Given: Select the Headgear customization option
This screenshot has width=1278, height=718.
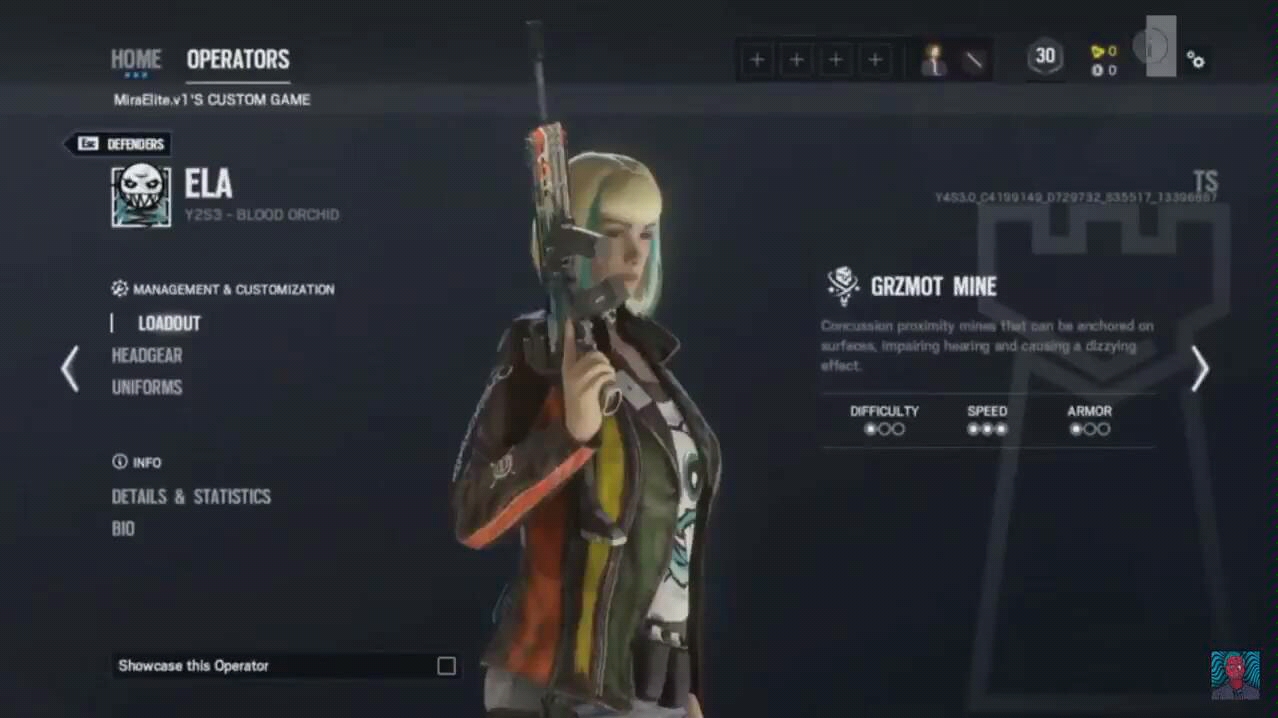Looking at the screenshot, I should (147, 355).
